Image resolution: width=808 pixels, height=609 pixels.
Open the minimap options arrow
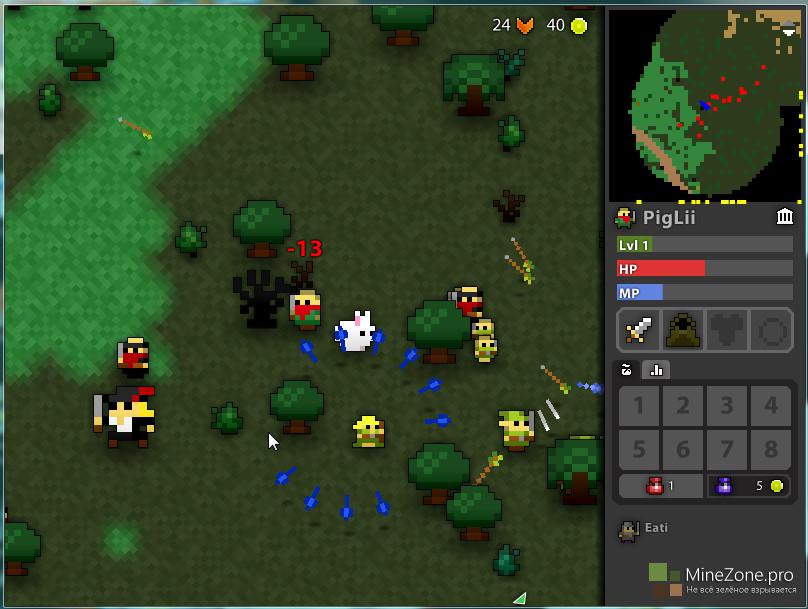789,30
